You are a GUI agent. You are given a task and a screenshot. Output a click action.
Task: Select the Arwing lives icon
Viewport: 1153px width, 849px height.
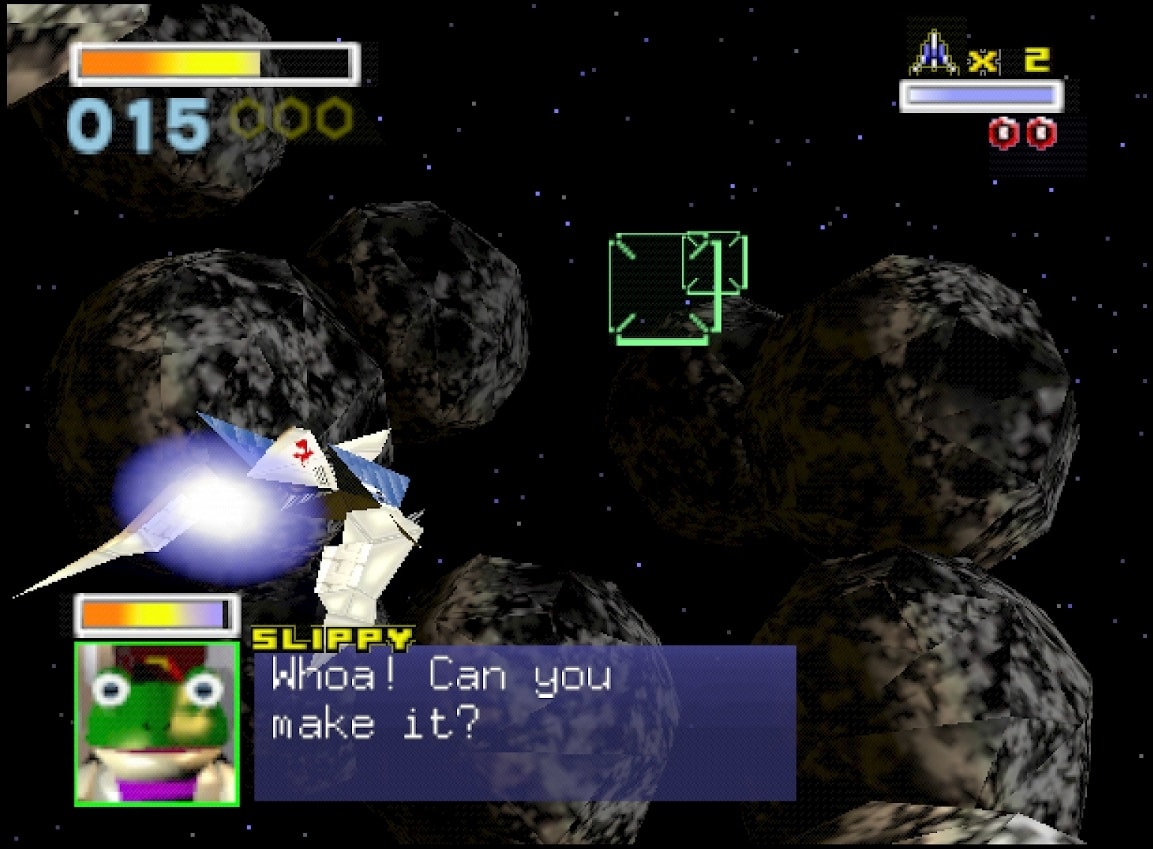pos(934,54)
